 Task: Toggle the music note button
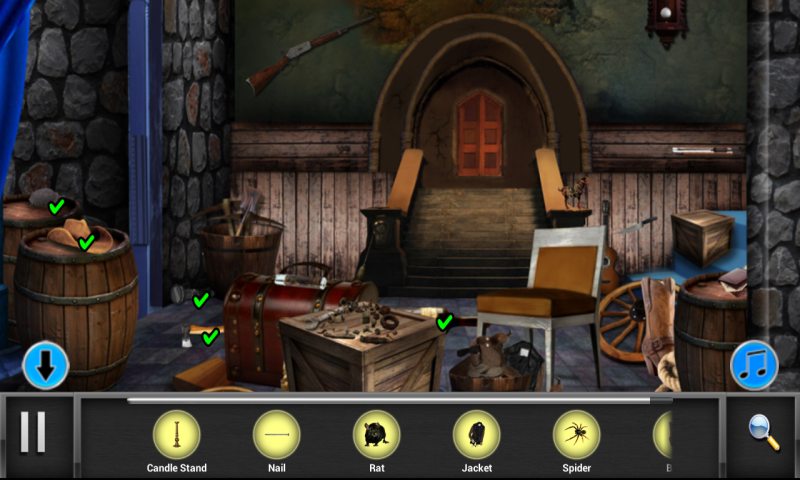(754, 365)
